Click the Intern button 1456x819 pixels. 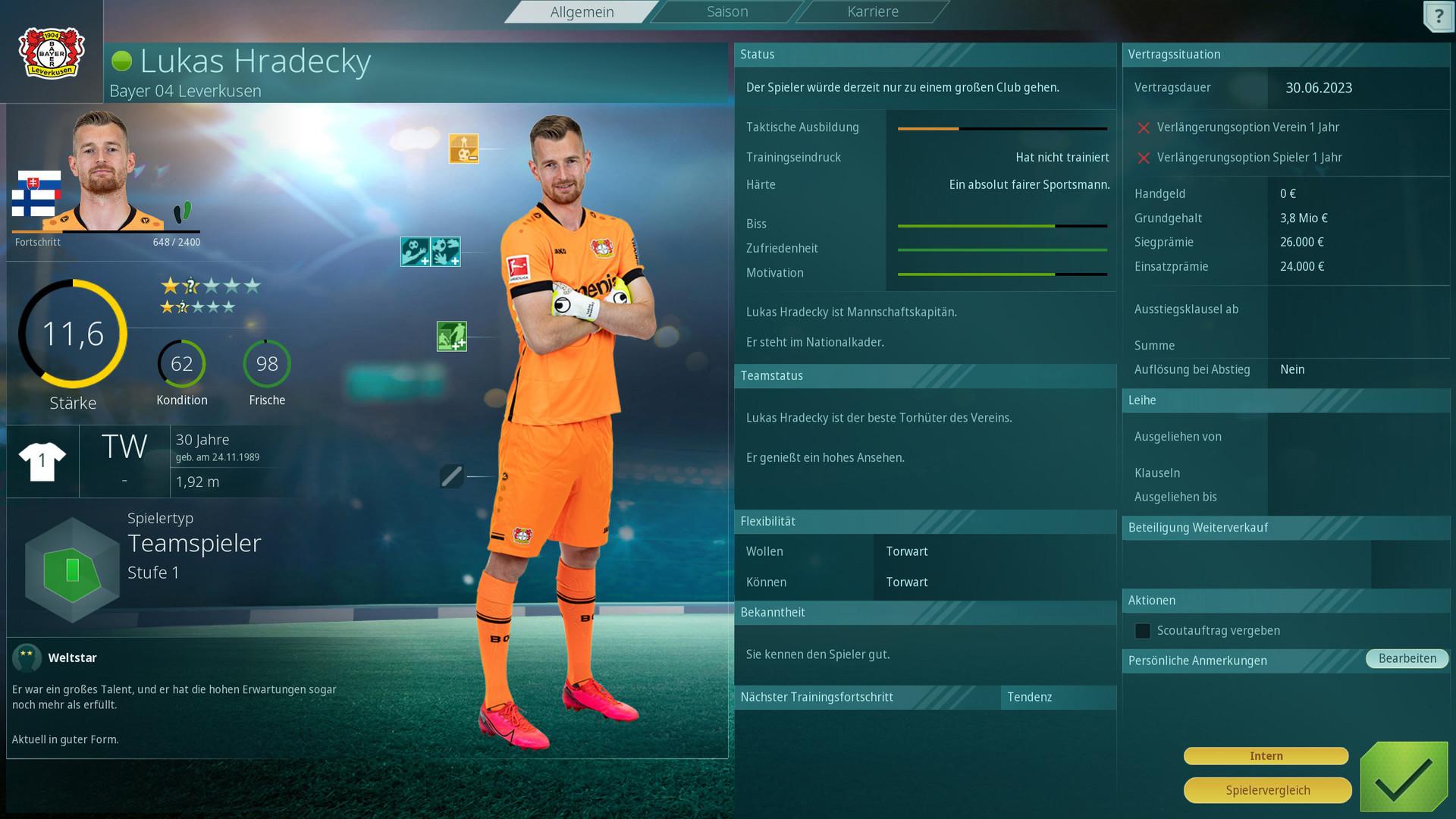coord(1266,755)
